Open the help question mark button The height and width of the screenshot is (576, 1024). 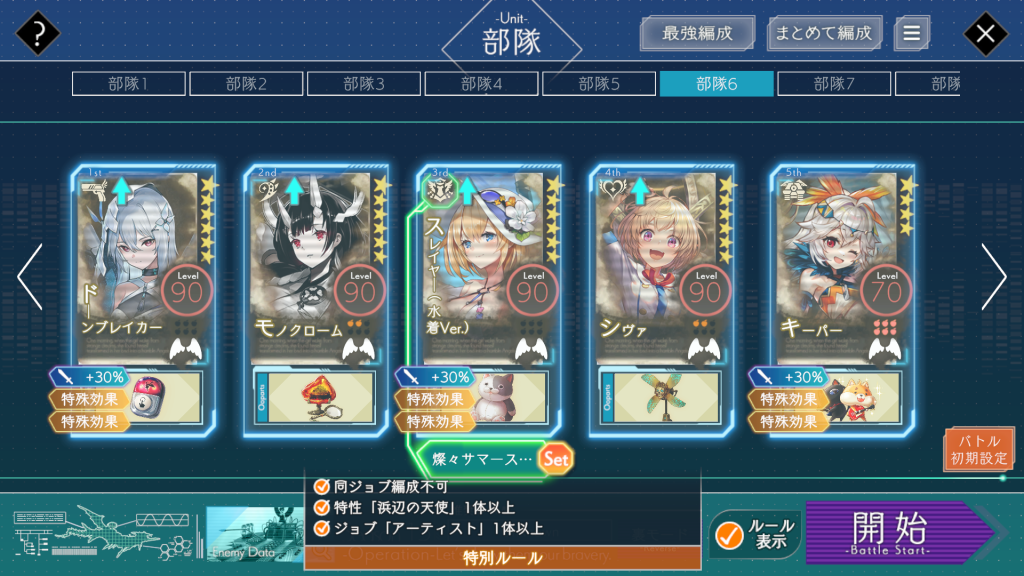38,34
